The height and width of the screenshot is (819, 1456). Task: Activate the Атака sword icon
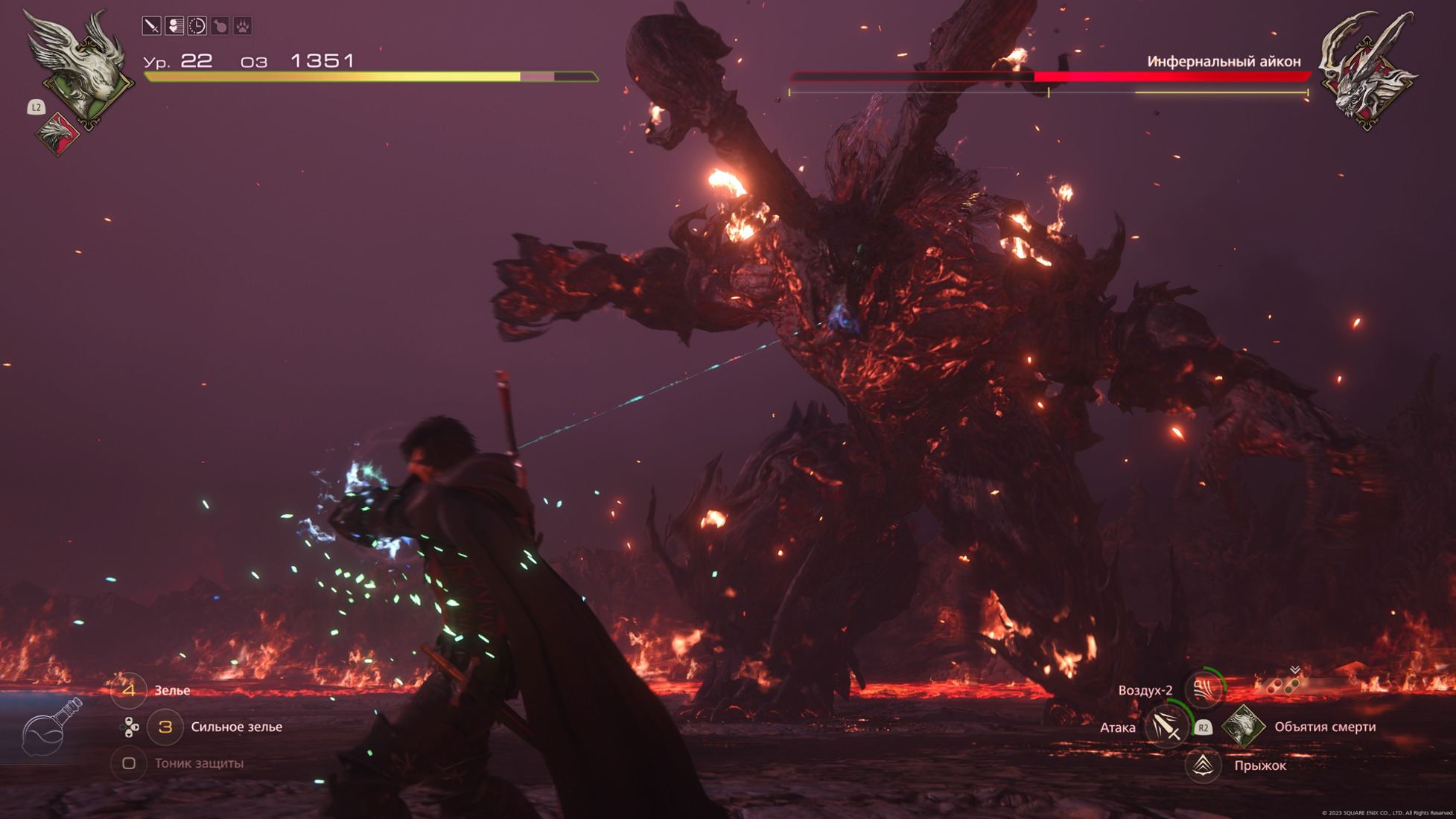click(1166, 727)
